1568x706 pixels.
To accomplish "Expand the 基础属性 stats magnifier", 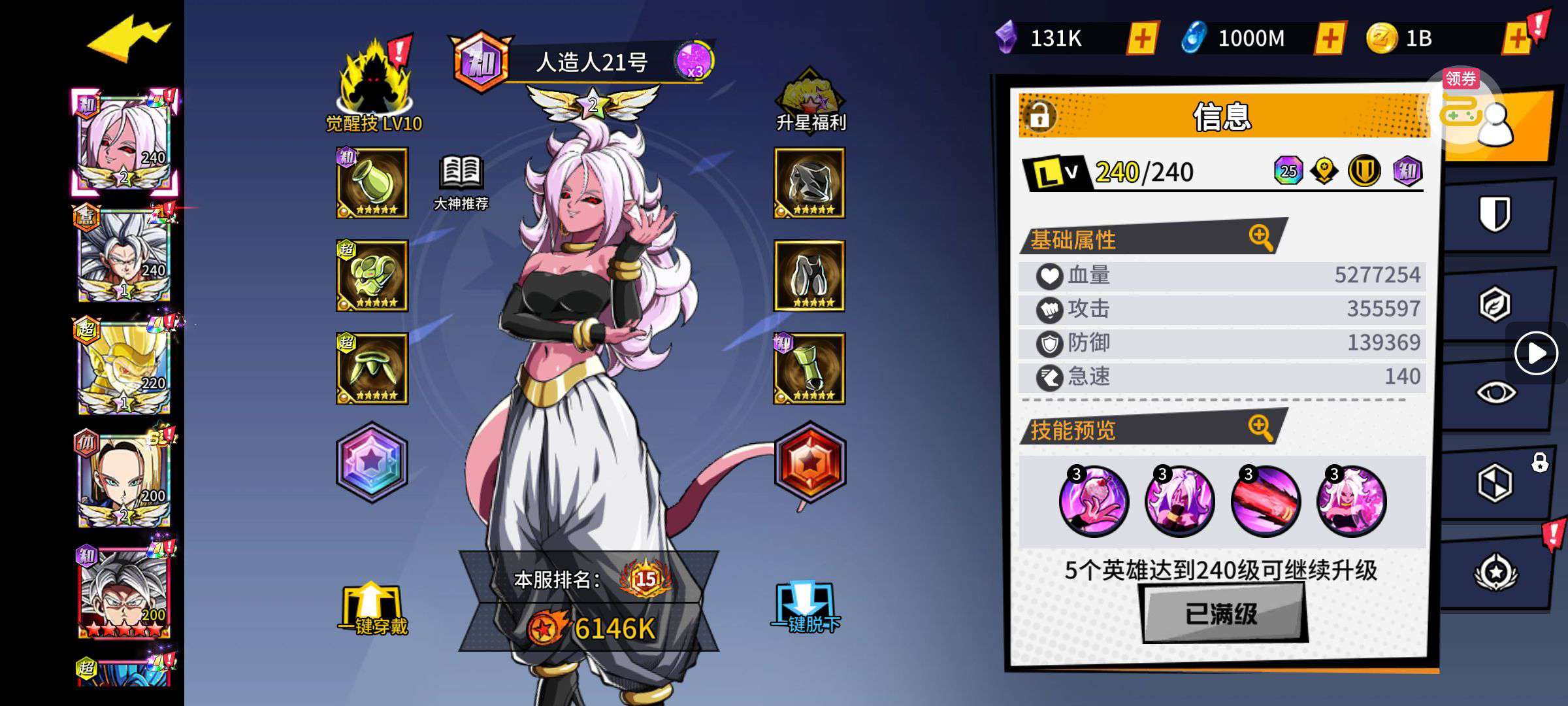I will tap(1260, 237).
